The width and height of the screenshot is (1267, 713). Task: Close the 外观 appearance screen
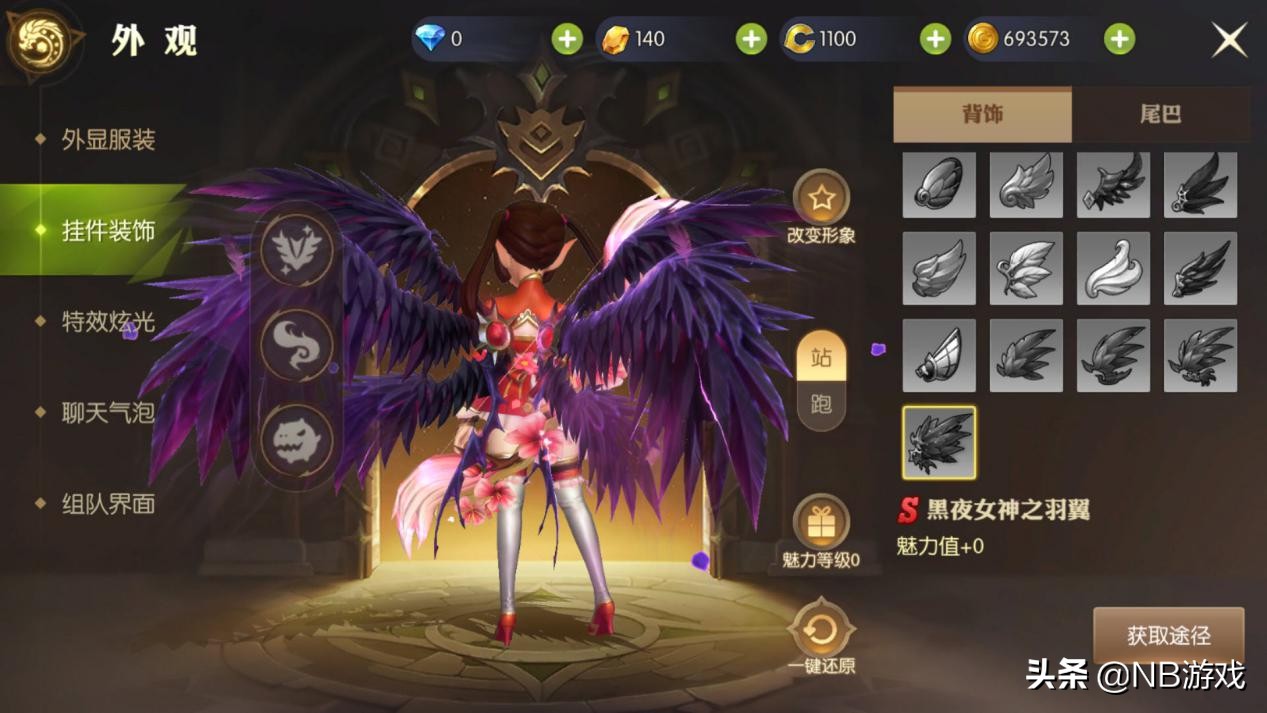click(1229, 40)
